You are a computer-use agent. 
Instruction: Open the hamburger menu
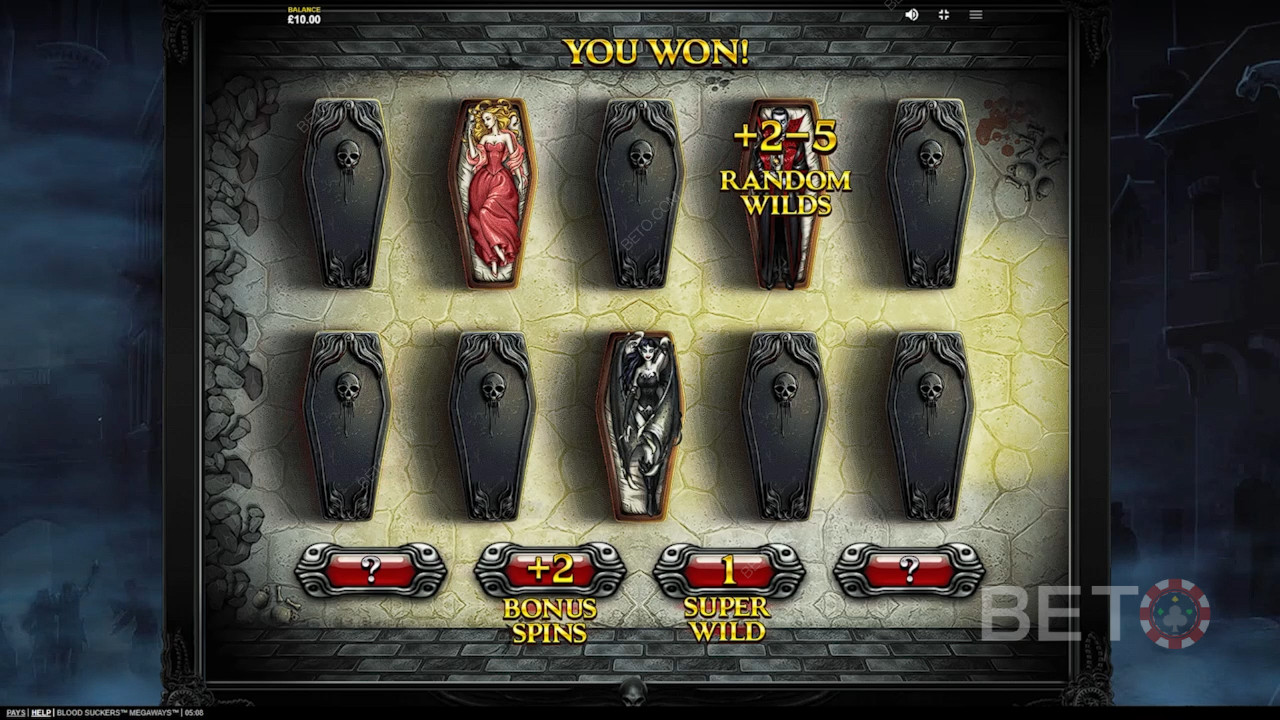coord(975,15)
